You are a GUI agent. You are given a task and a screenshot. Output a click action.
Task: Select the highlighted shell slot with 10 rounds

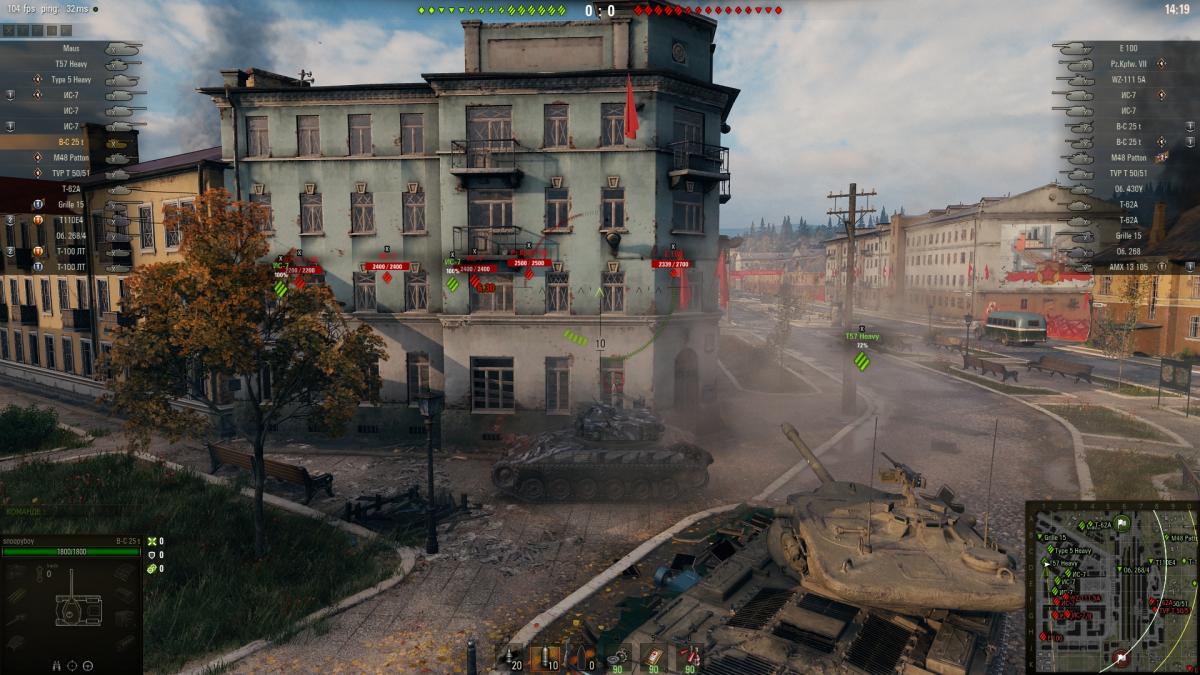click(x=546, y=657)
